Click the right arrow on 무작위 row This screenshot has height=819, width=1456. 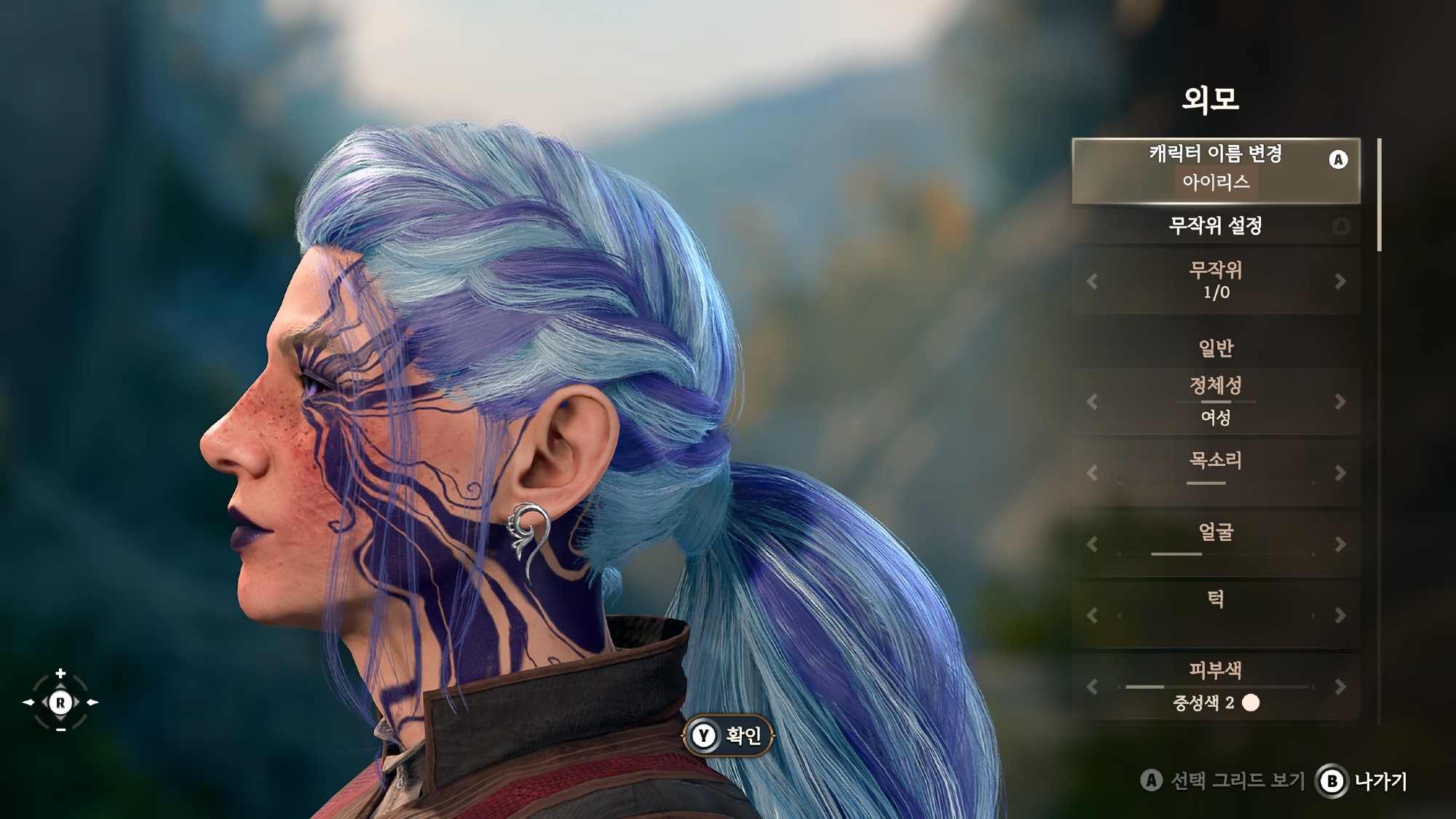[1340, 282]
